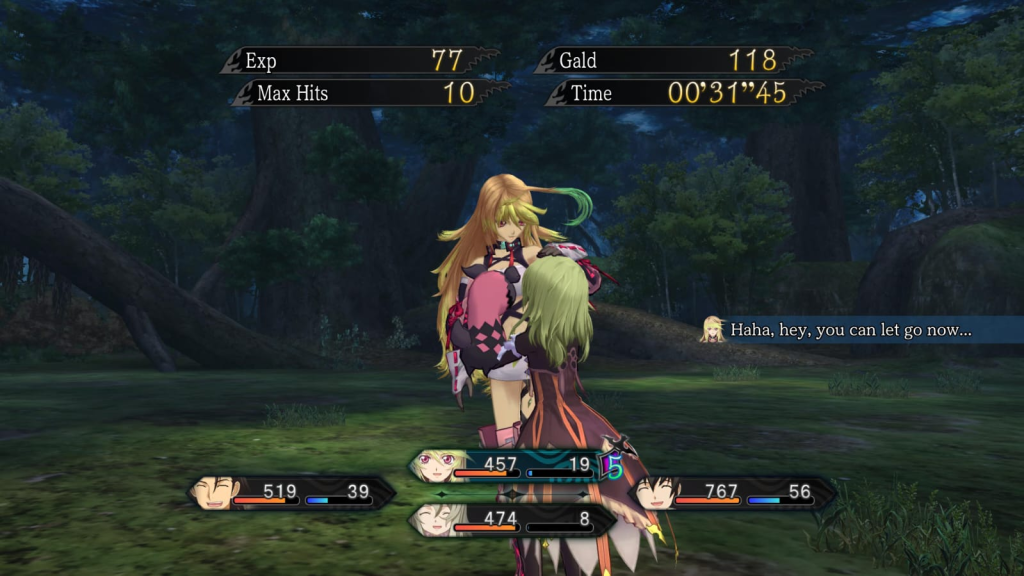Pick the smiling pale-haired portrait with 474 HP

pos(434,520)
